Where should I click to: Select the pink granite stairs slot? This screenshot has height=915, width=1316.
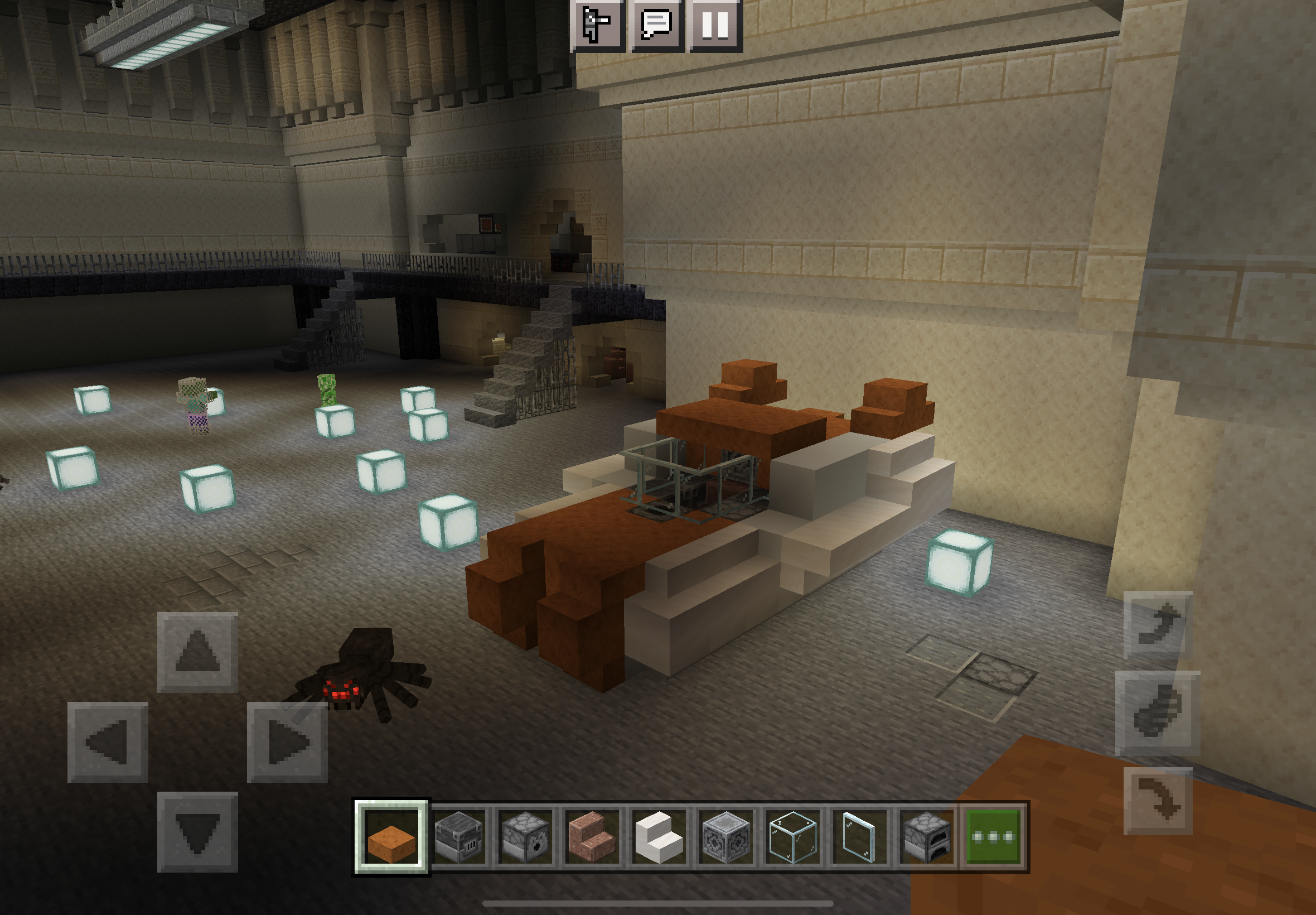pyautogui.click(x=592, y=837)
